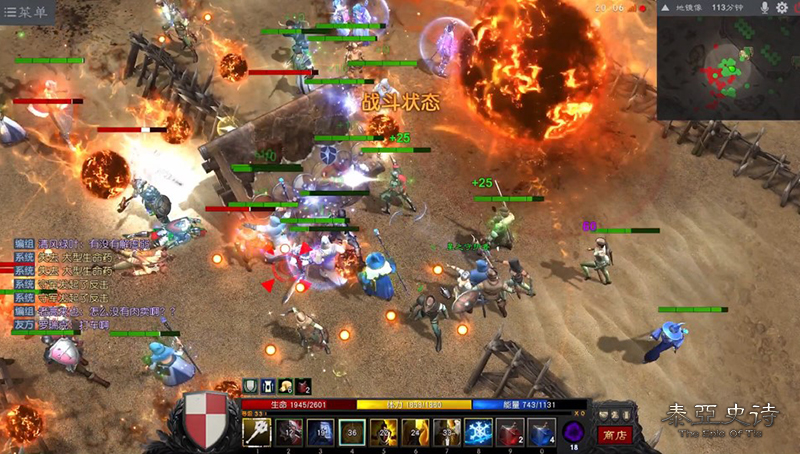
Task: Collapse the minimap with the triangle arrow
Action: [664, 8]
